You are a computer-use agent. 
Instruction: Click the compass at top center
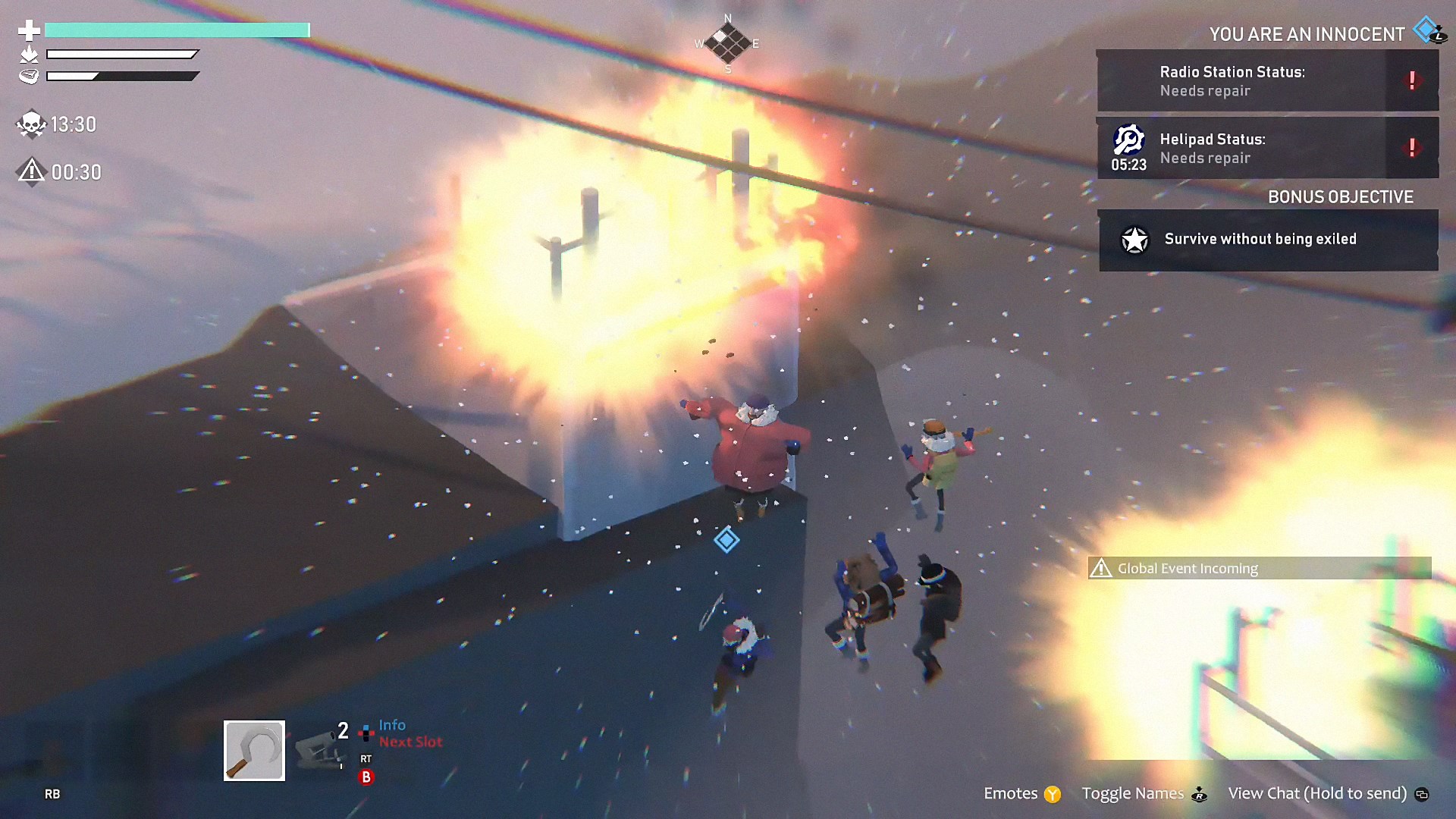[x=727, y=43]
